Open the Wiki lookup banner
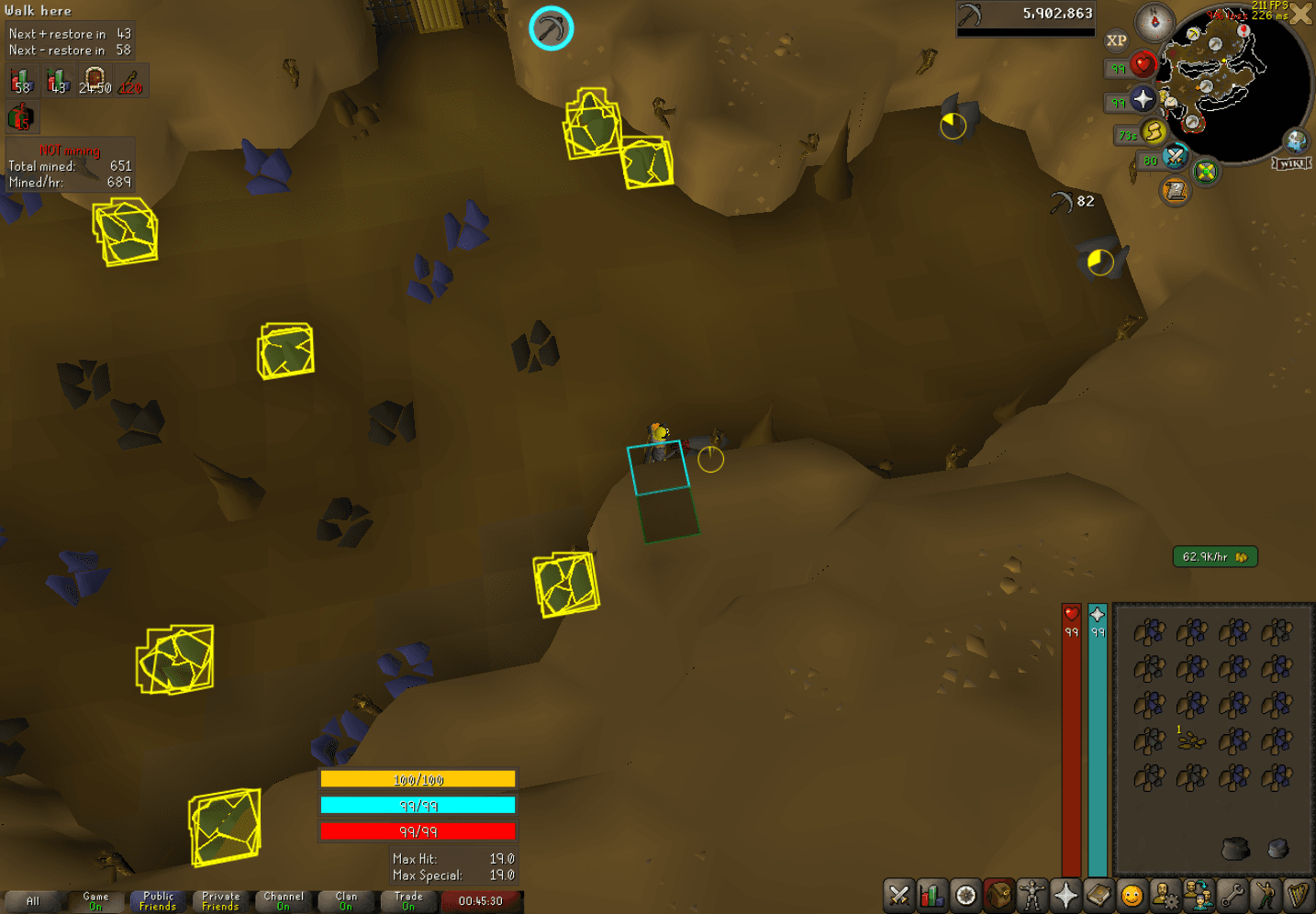 pos(1290,163)
